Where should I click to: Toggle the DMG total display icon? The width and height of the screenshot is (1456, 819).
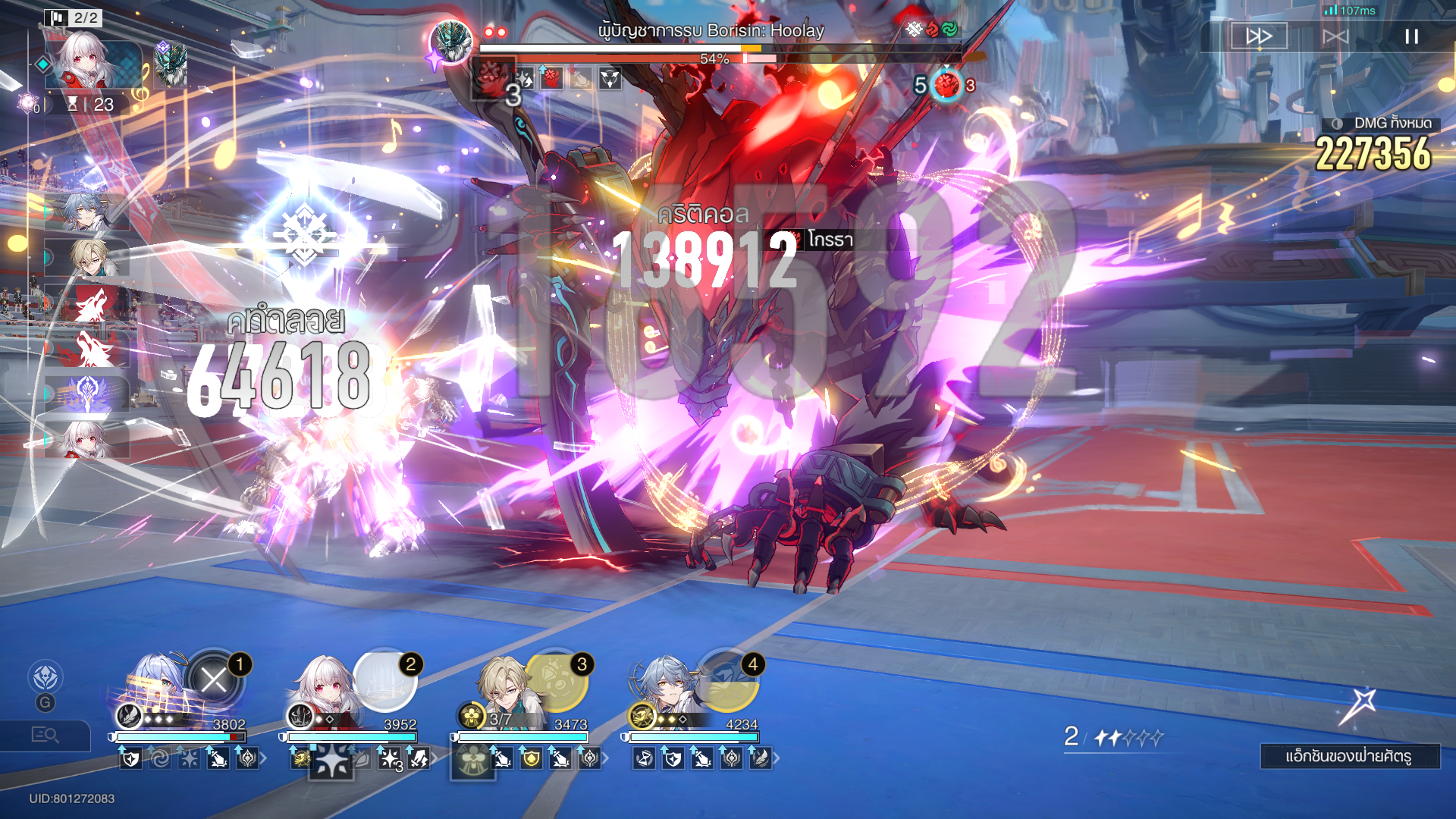click(1338, 124)
